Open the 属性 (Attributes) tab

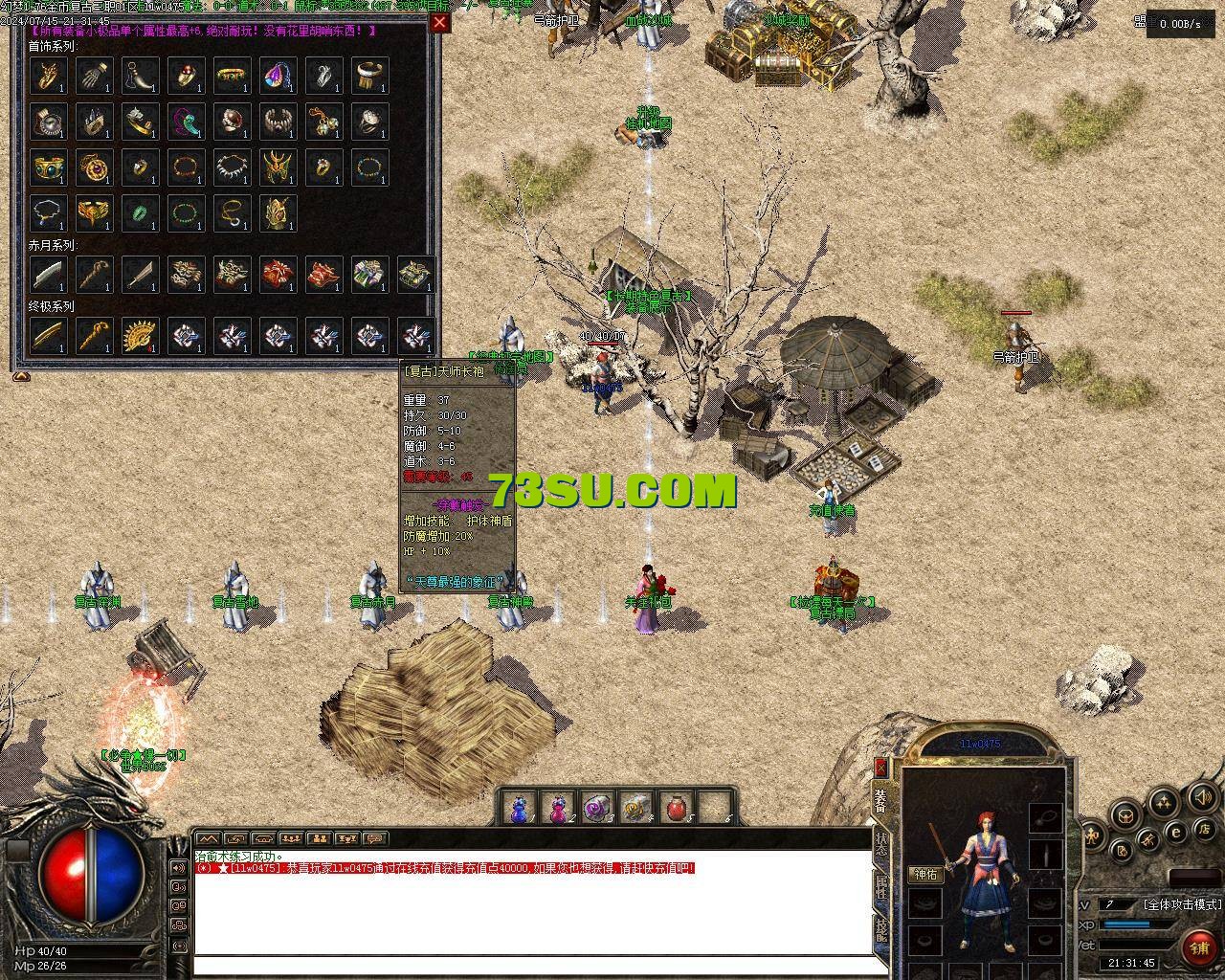tap(881, 888)
